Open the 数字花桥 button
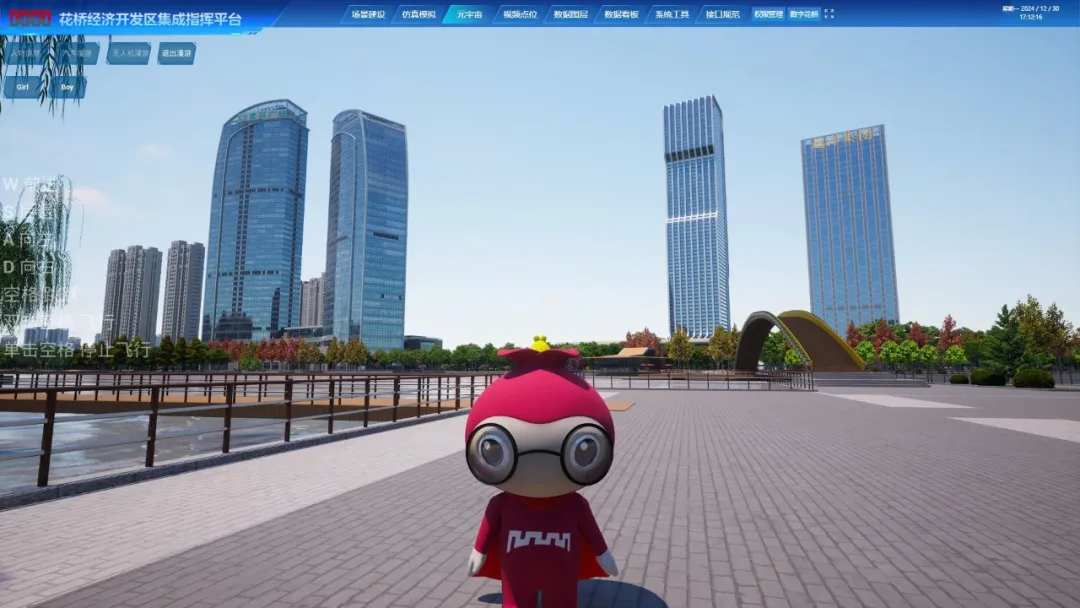 pos(803,14)
